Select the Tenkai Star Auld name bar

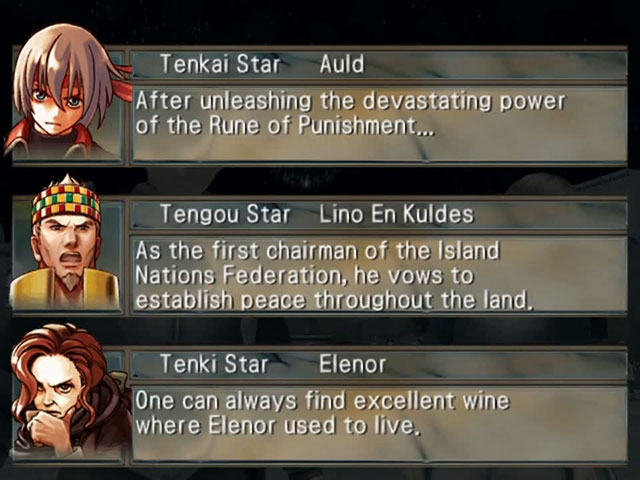pyautogui.click(x=378, y=65)
